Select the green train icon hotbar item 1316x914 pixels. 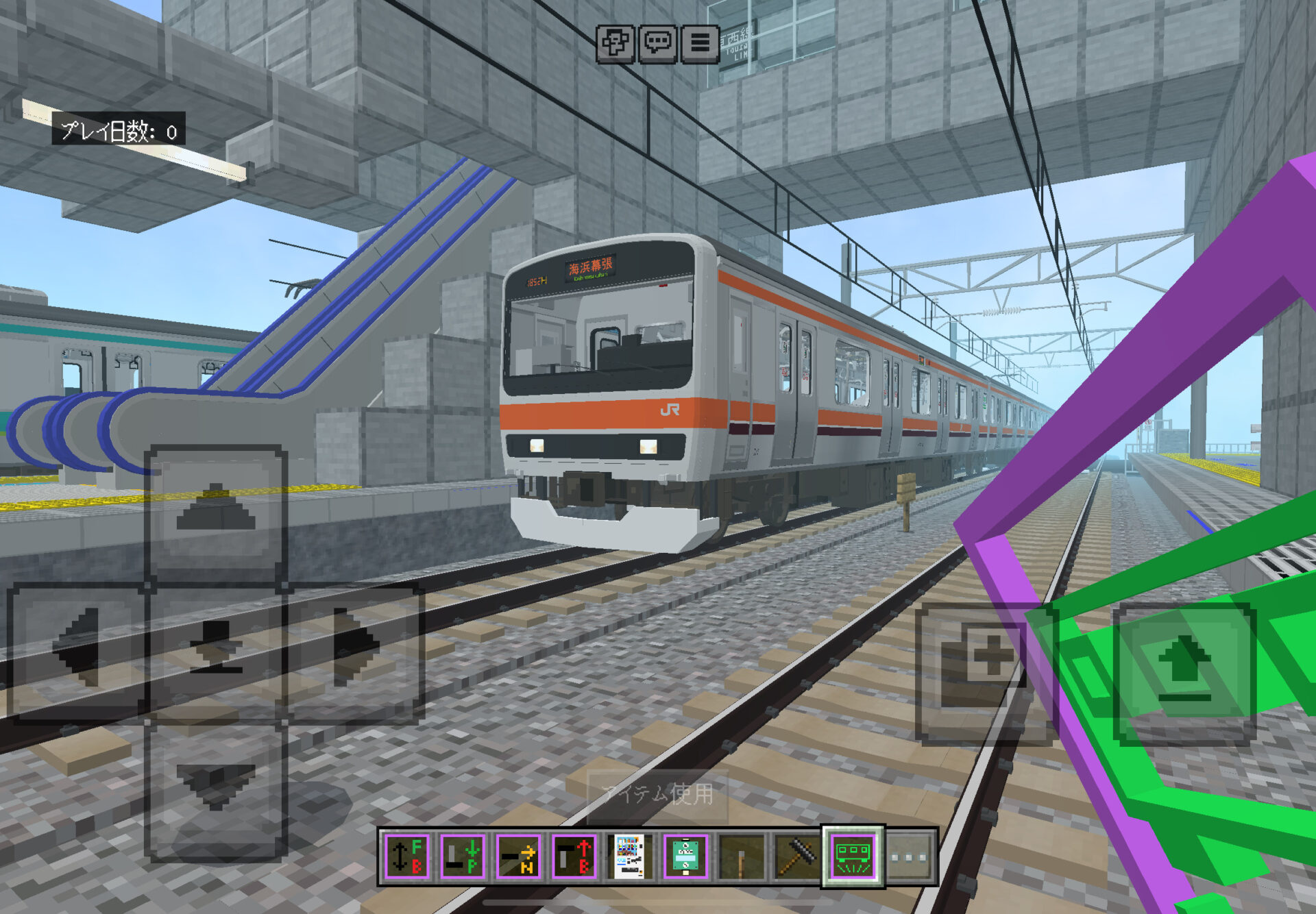coord(853,856)
